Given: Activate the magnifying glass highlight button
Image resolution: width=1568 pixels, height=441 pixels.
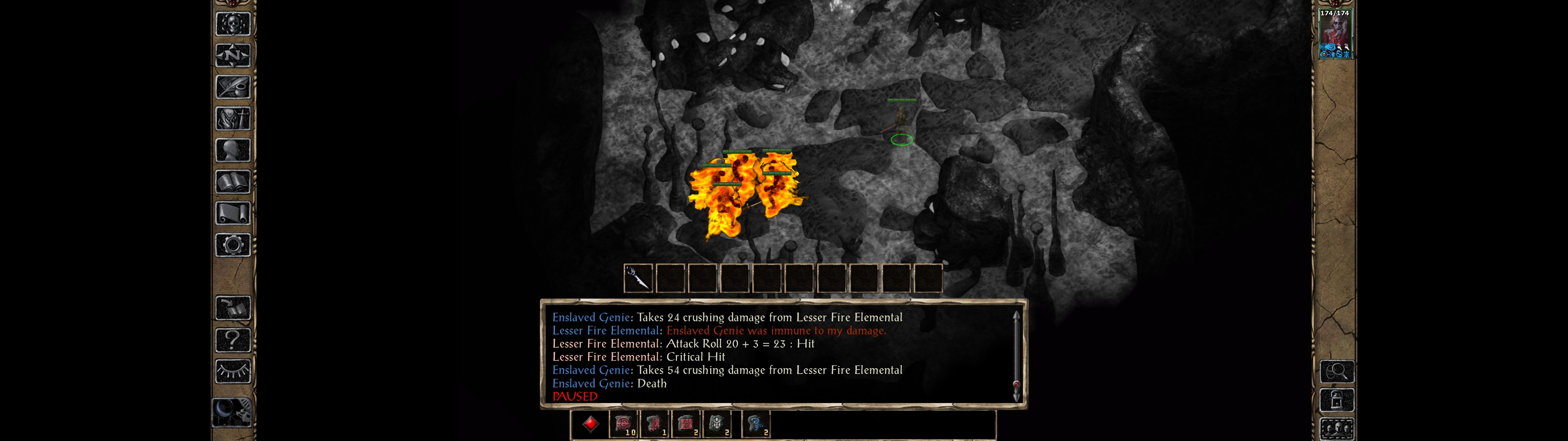Looking at the screenshot, I should (1337, 371).
